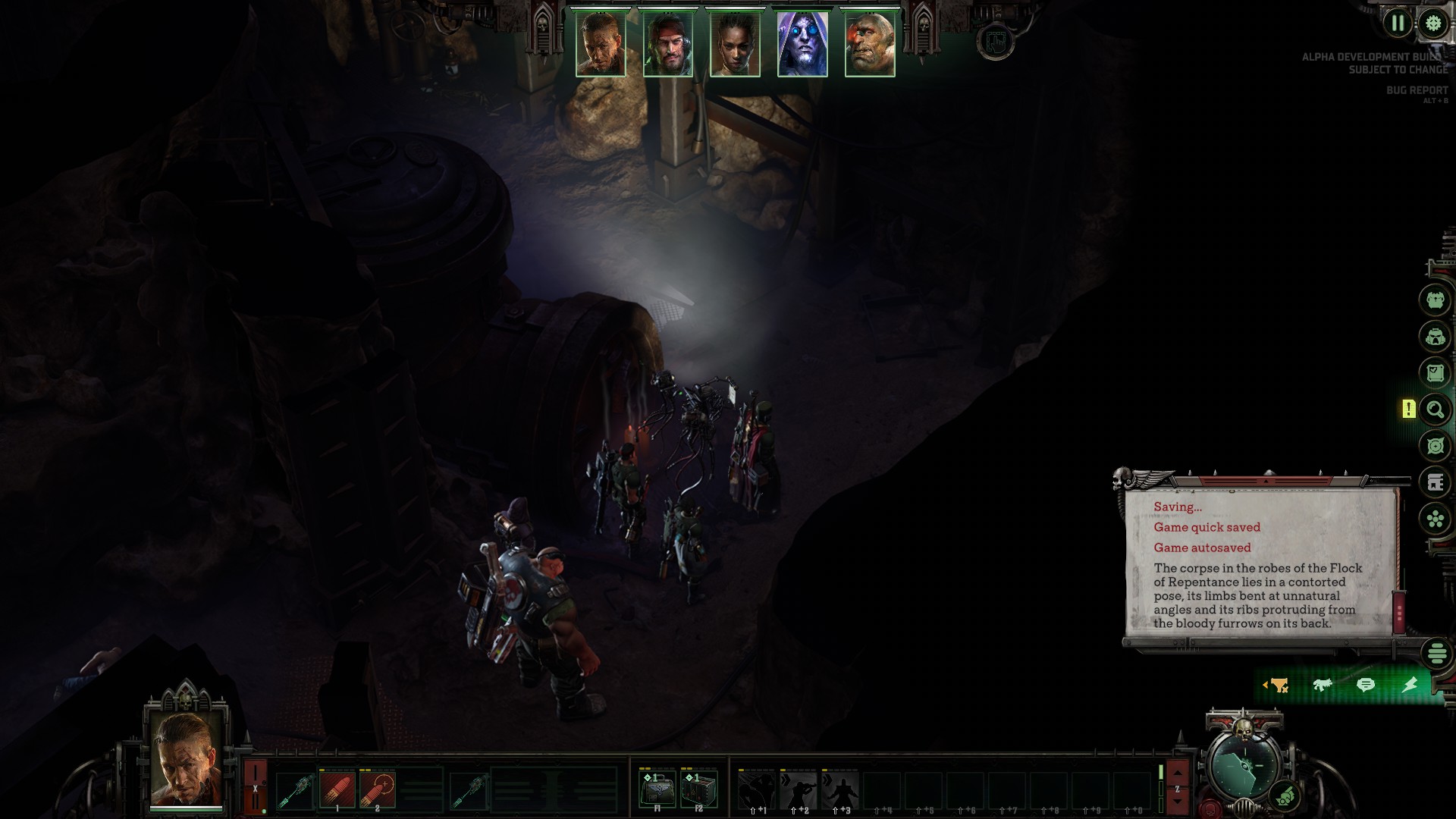This screenshot has height=819, width=1456.
Task: Collapse the filter bar with the left chevron
Action: 1265,684
